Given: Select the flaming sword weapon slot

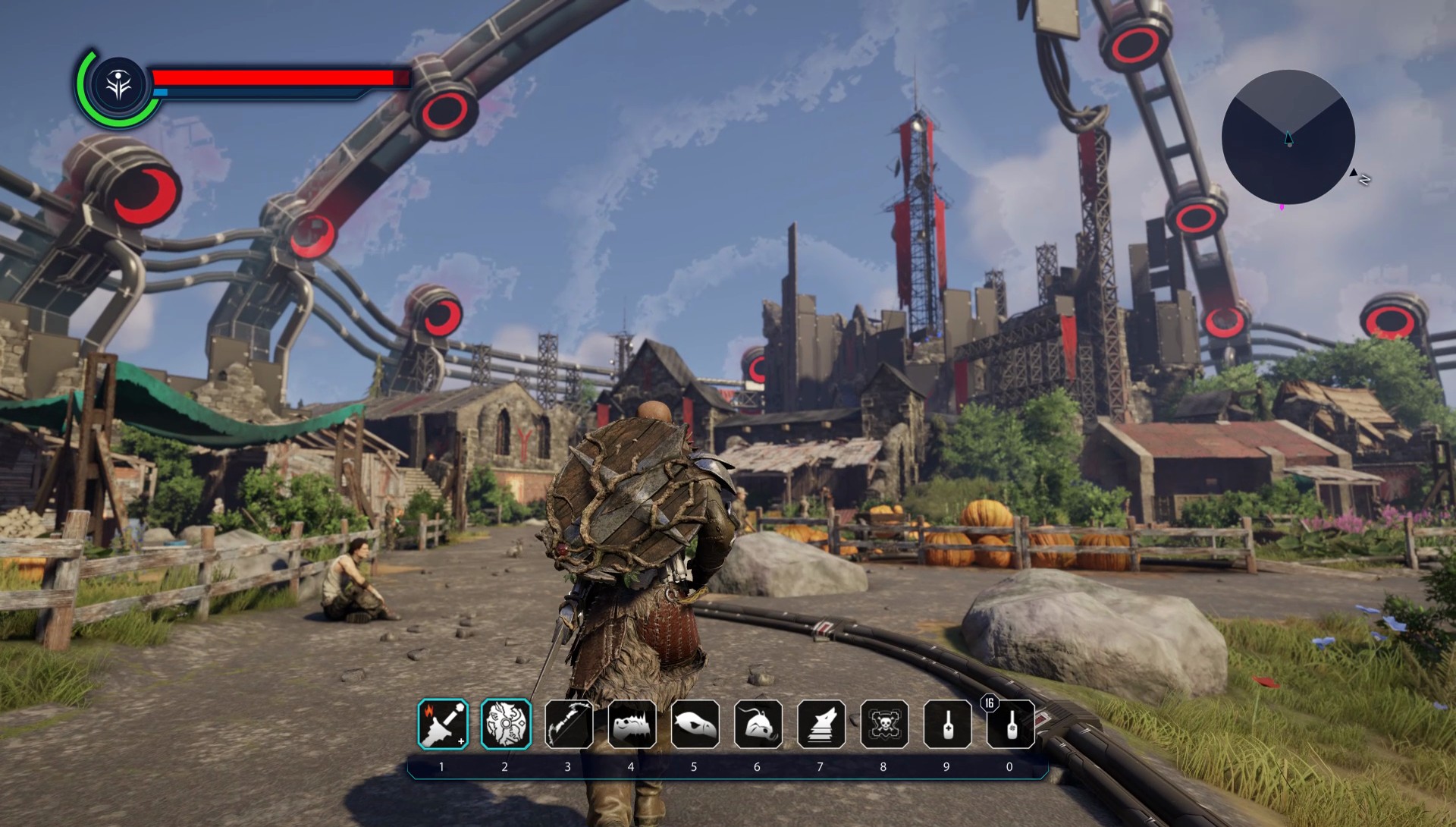Looking at the screenshot, I should click(443, 724).
